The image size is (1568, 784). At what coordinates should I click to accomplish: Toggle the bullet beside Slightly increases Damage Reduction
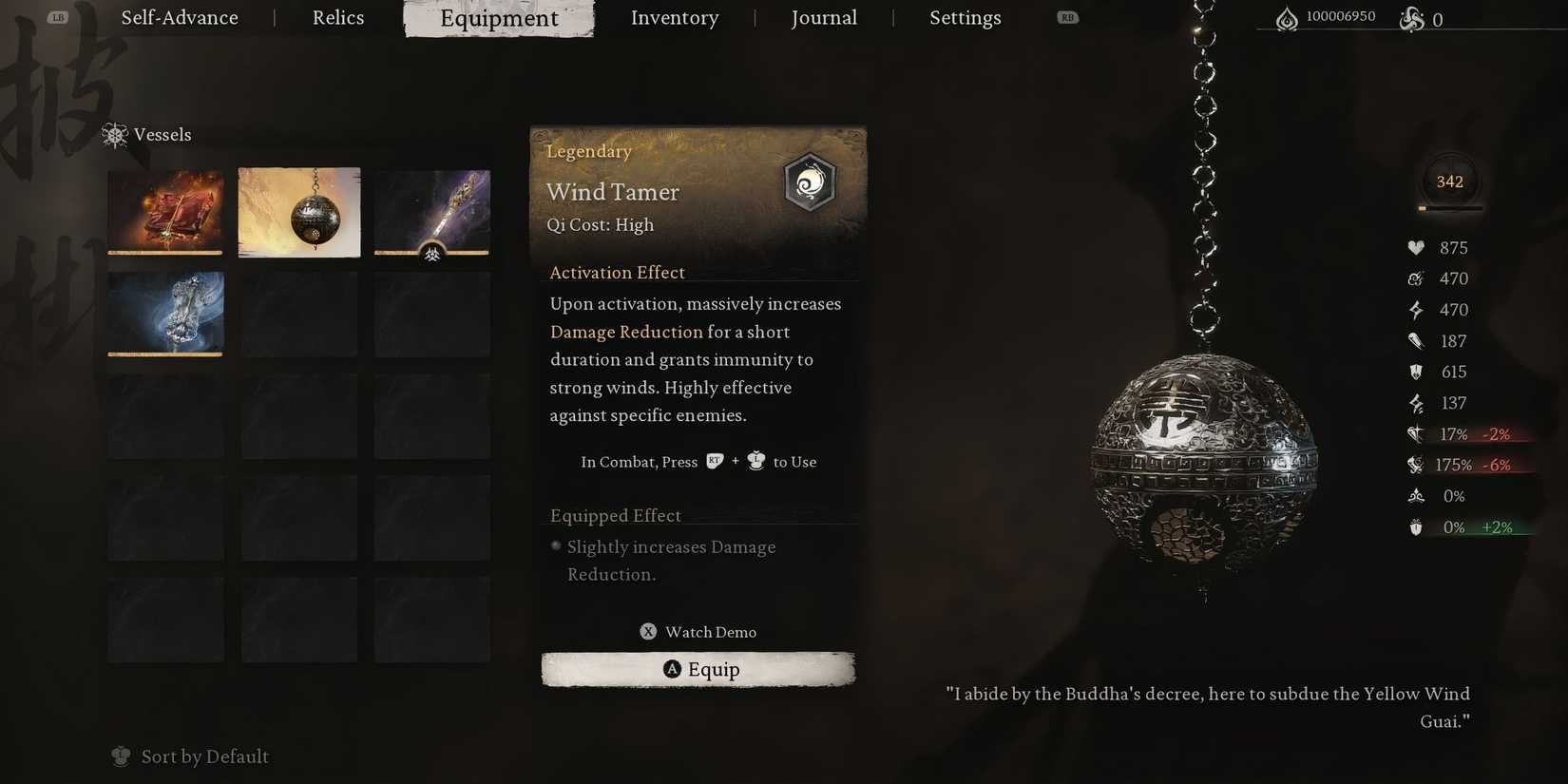coord(555,545)
